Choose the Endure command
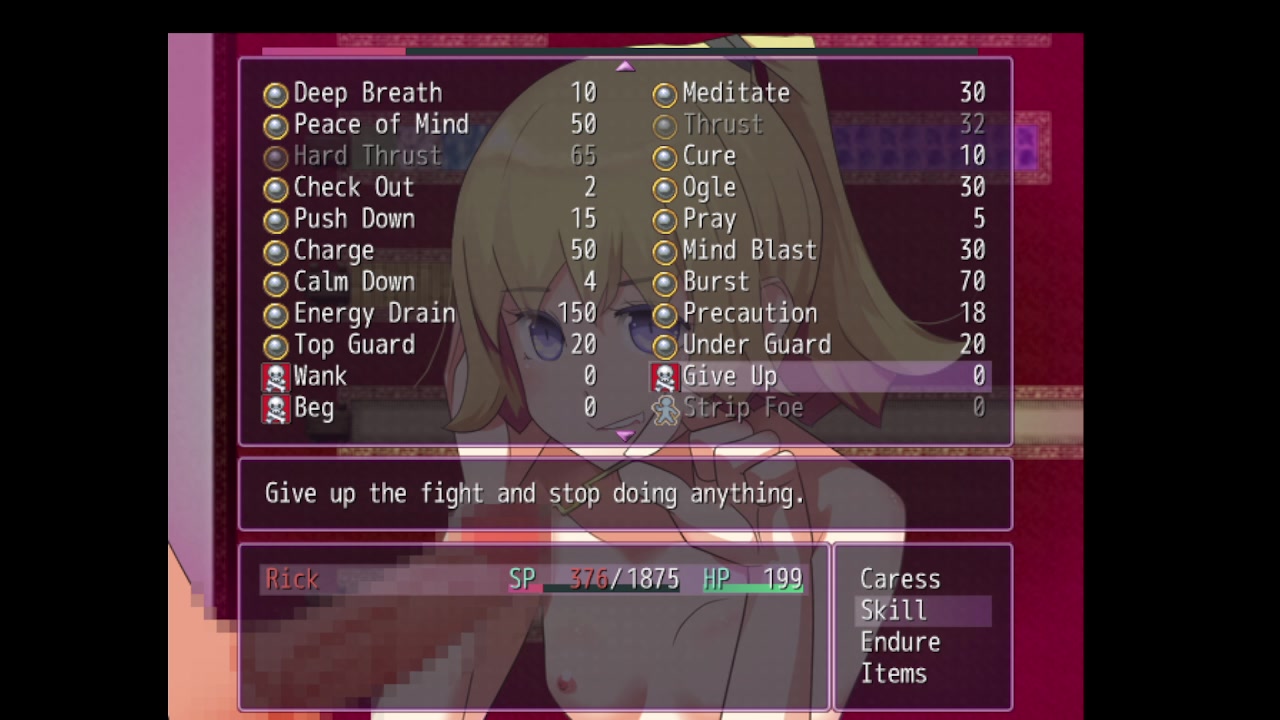1280x720 pixels. [x=900, y=642]
